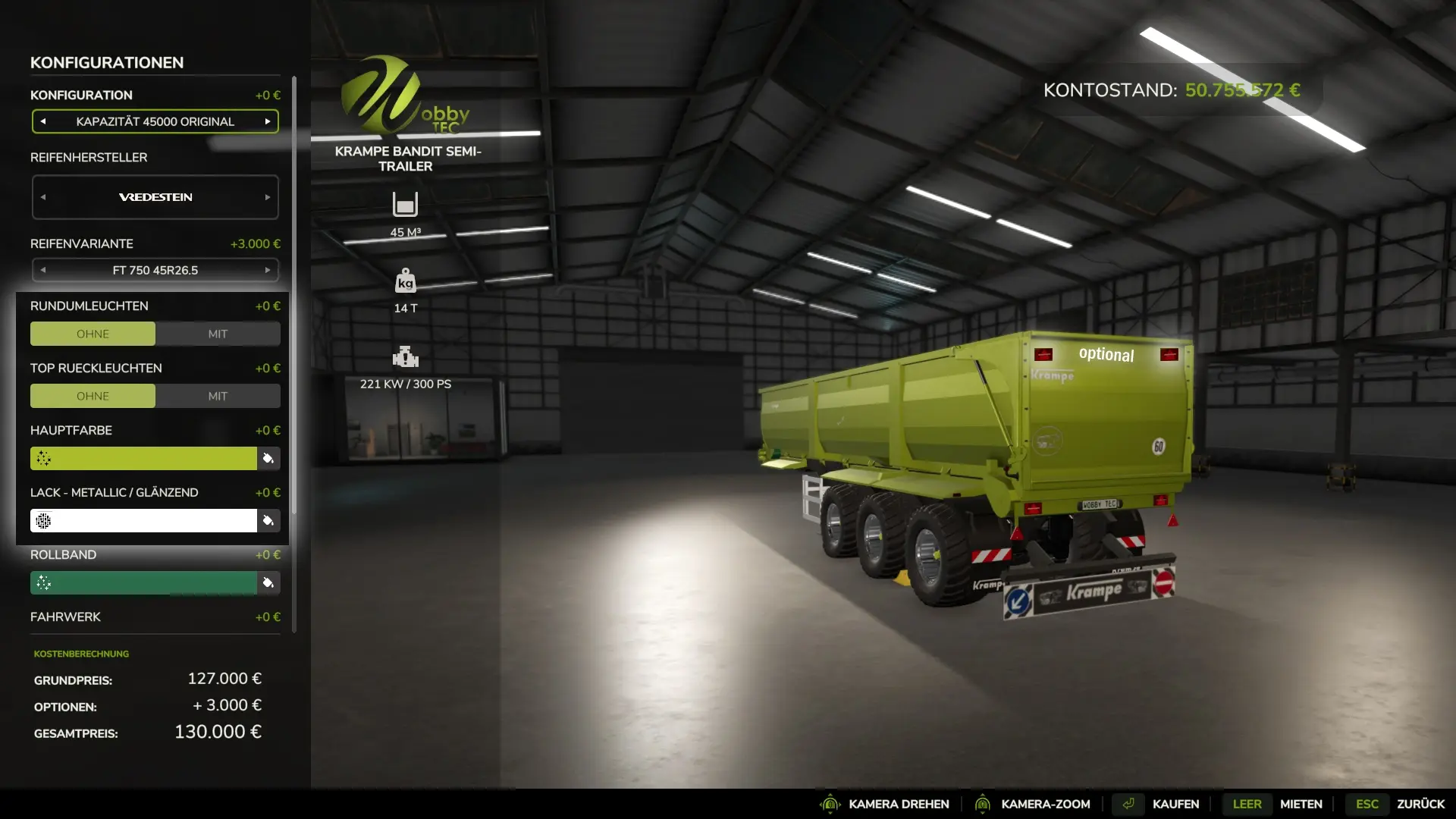Screen dimensions: 1456x819
Task: Open the white Lack Metallic color bar
Action: click(x=143, y=520)
